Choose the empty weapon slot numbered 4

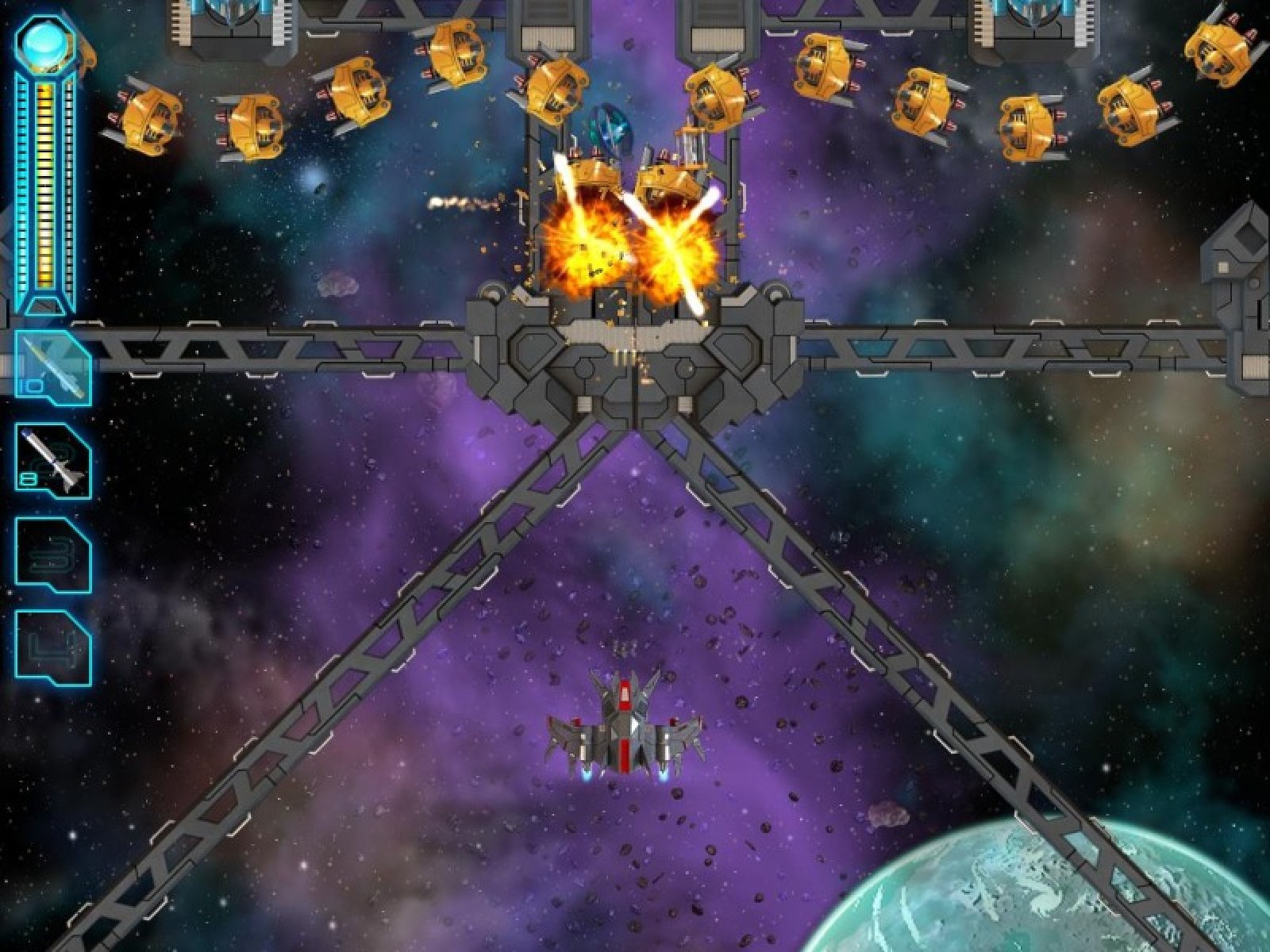pos(53,647)
